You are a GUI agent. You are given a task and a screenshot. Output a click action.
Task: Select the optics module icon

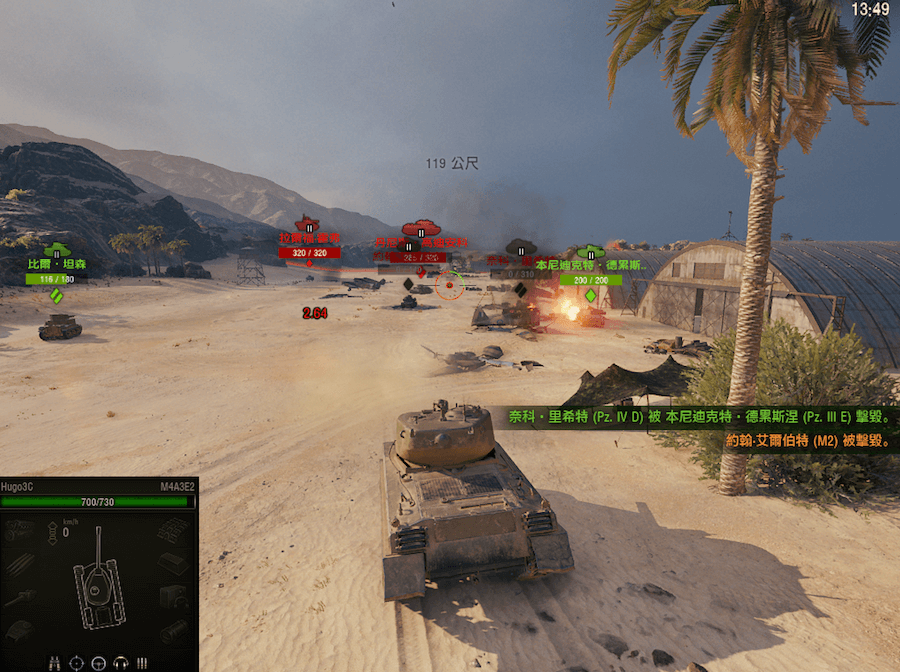(x=173, y=631)
